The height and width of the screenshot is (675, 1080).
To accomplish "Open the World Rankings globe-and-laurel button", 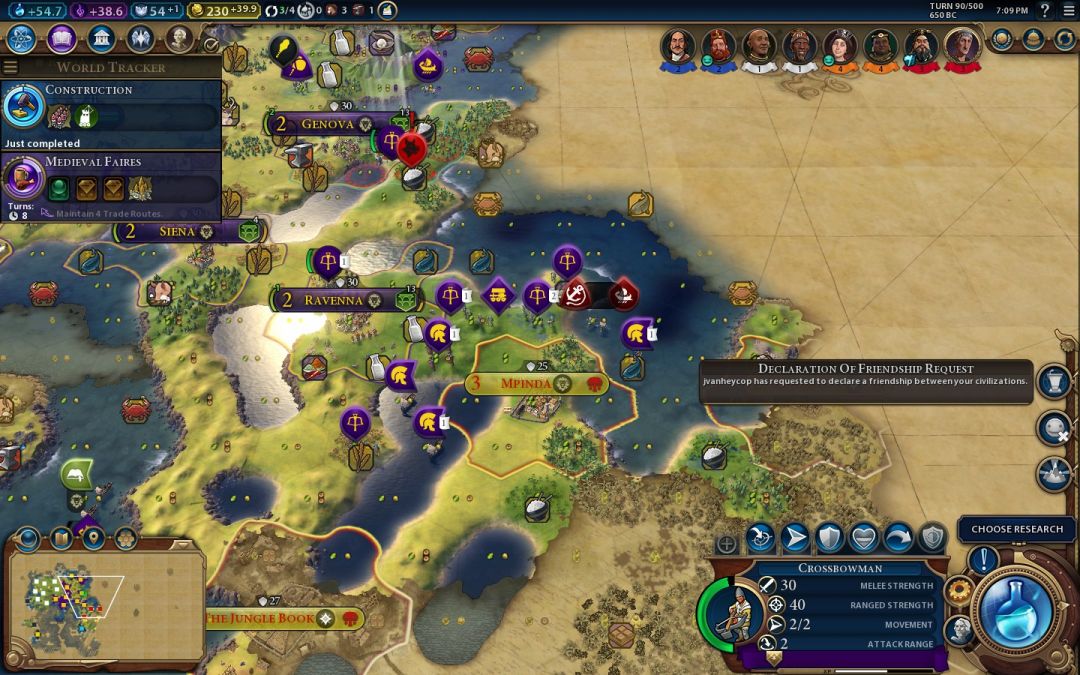I will coord(1002,39).
